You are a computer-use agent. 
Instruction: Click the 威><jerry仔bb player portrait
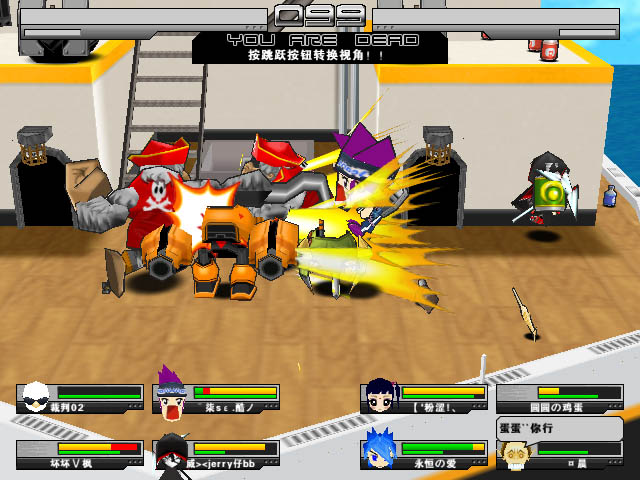(x=172, y=453)
